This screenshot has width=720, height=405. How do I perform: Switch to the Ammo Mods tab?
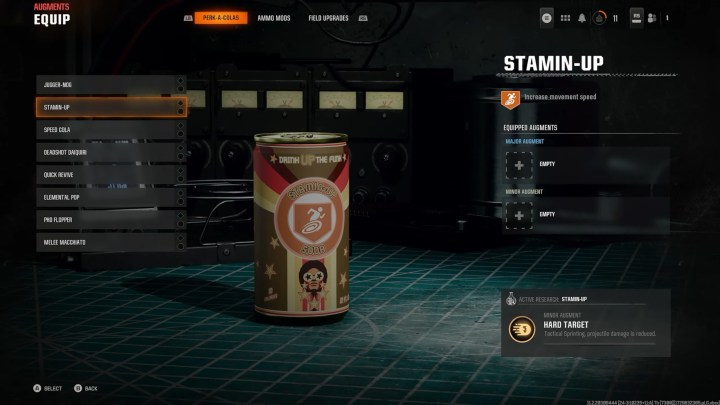pos(274,18)
